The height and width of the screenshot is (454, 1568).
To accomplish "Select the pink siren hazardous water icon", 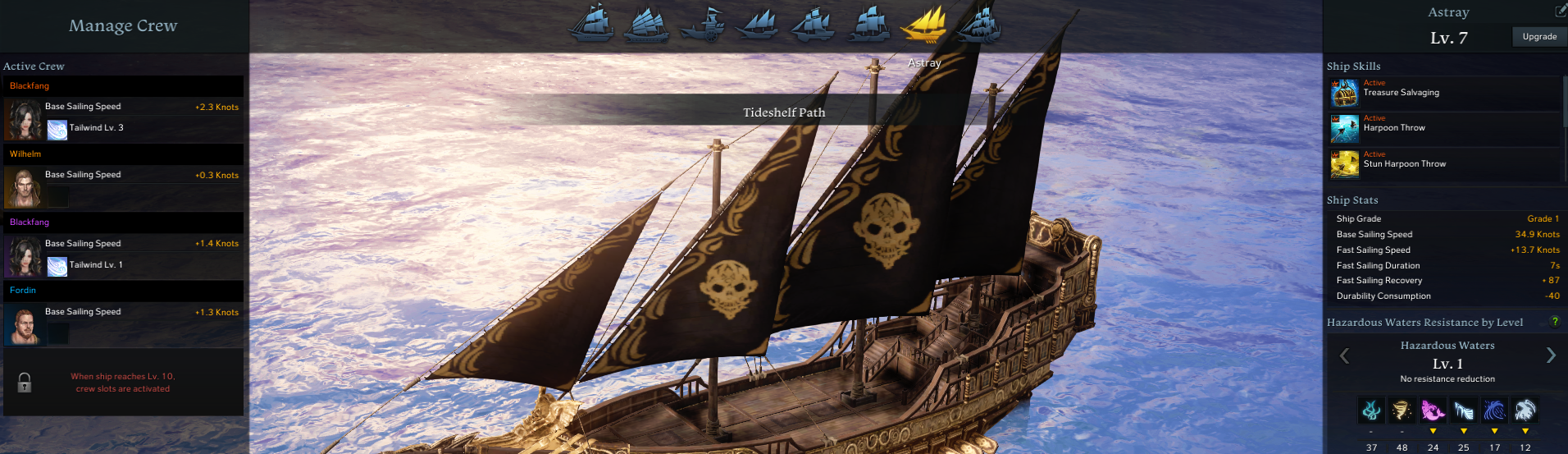I will point(1433,410).
